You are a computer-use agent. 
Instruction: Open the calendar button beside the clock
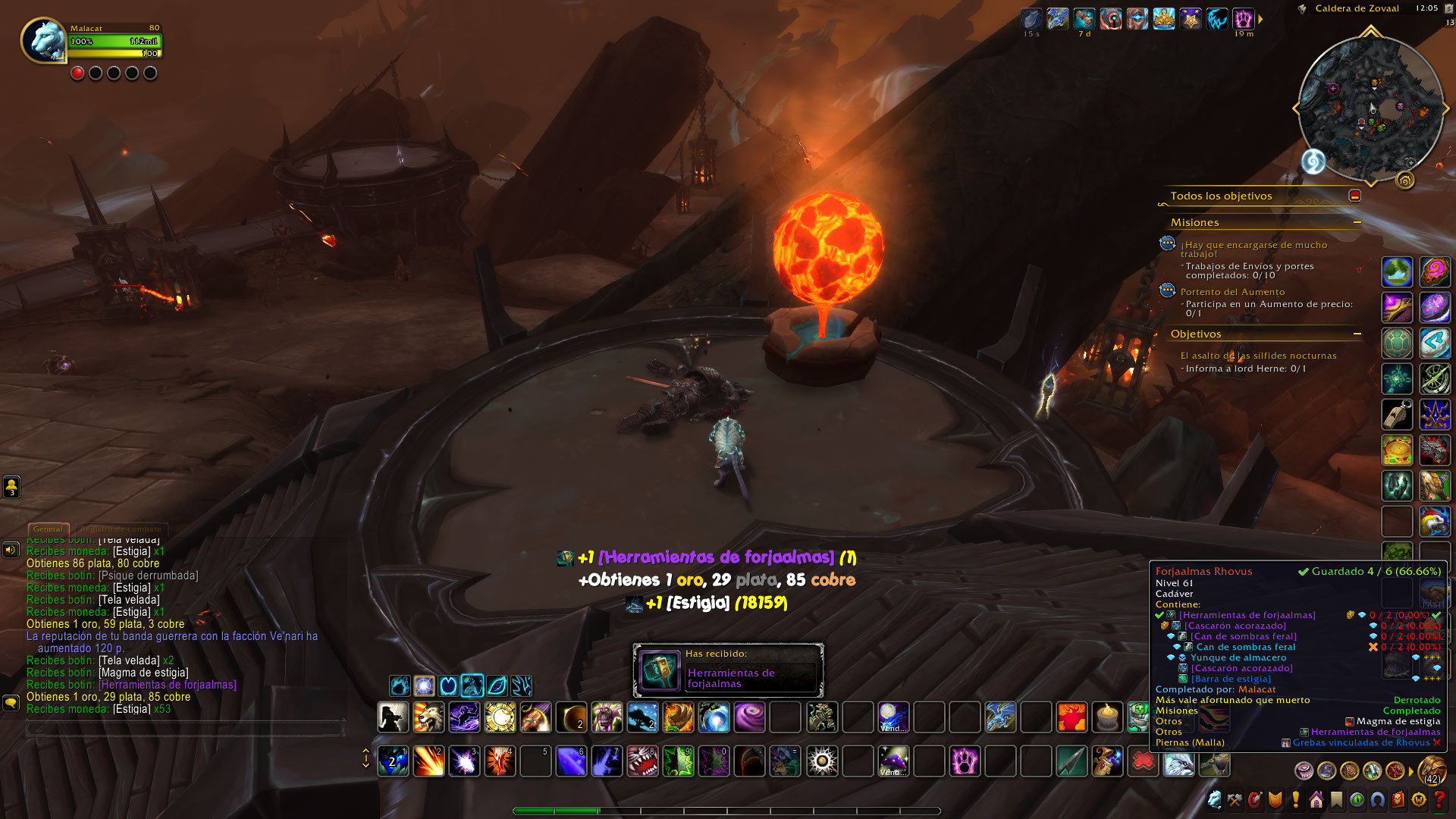[x=1449, y=9]
